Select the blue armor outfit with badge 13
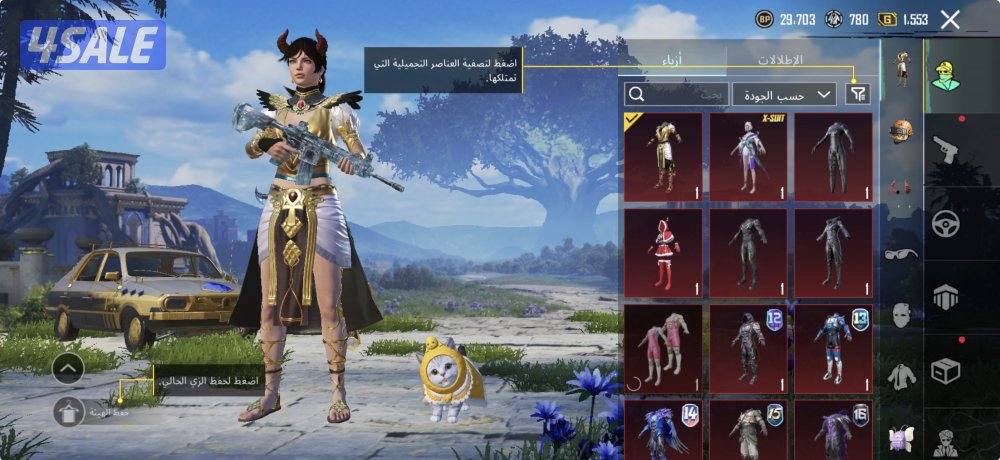 [833, 349]
